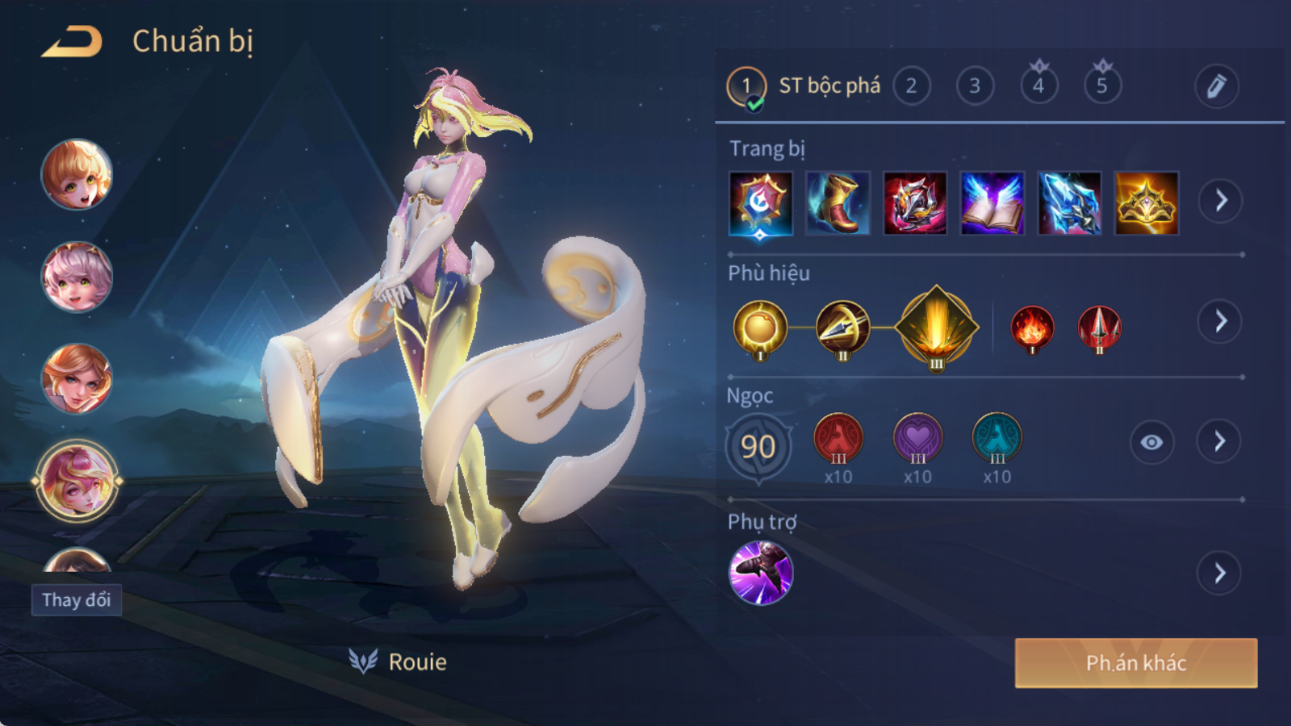
Task: Select the purple heart rune
Action: pos(917,438)
